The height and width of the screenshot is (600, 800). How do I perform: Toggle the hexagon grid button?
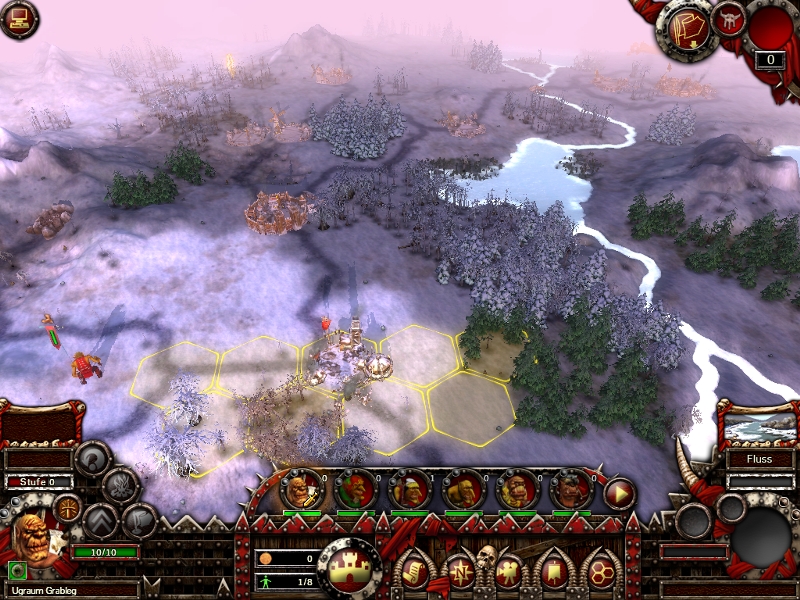602,571
